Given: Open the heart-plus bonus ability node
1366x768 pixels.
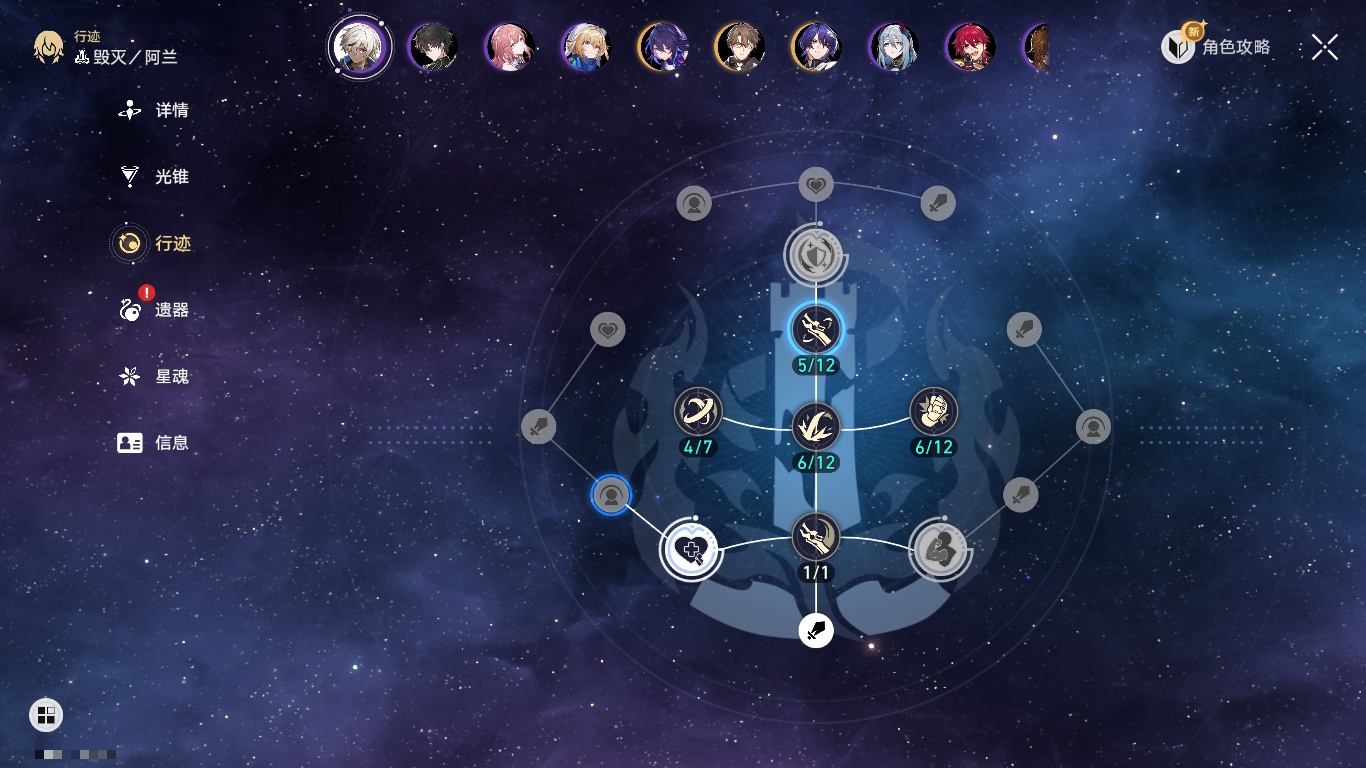Looking at the screenshot, I should click(x=690, y=549).
